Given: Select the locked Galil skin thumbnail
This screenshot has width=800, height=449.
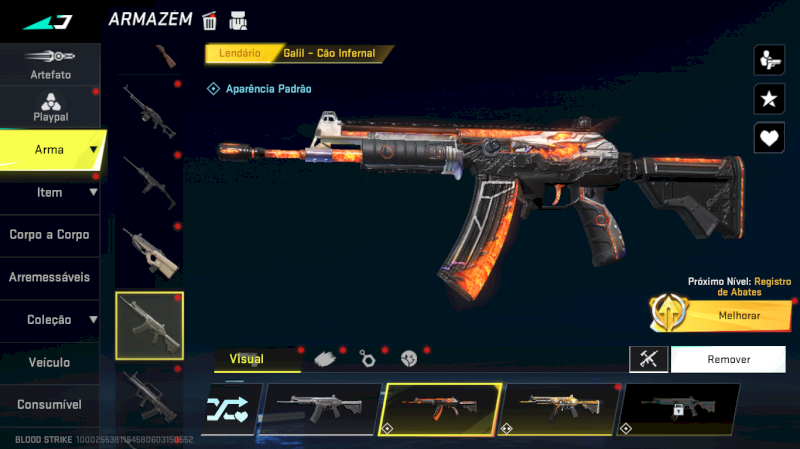Looking at the screenshot, I should [679, 408].
